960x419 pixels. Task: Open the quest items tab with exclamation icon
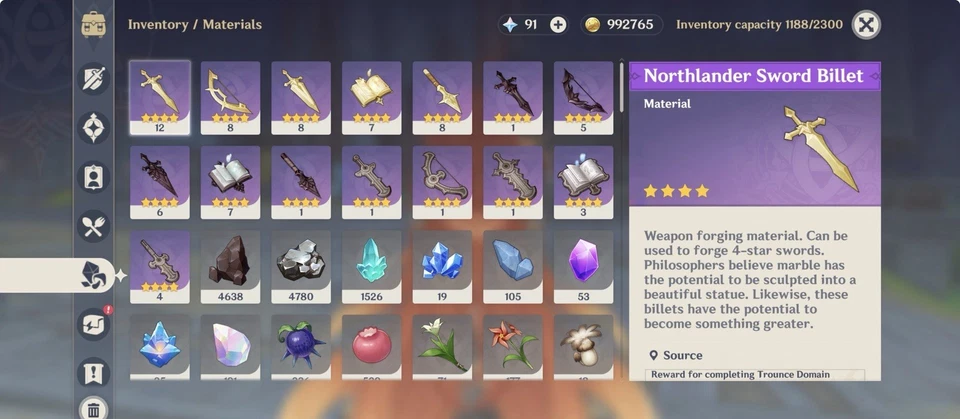[x=94, y=374]
